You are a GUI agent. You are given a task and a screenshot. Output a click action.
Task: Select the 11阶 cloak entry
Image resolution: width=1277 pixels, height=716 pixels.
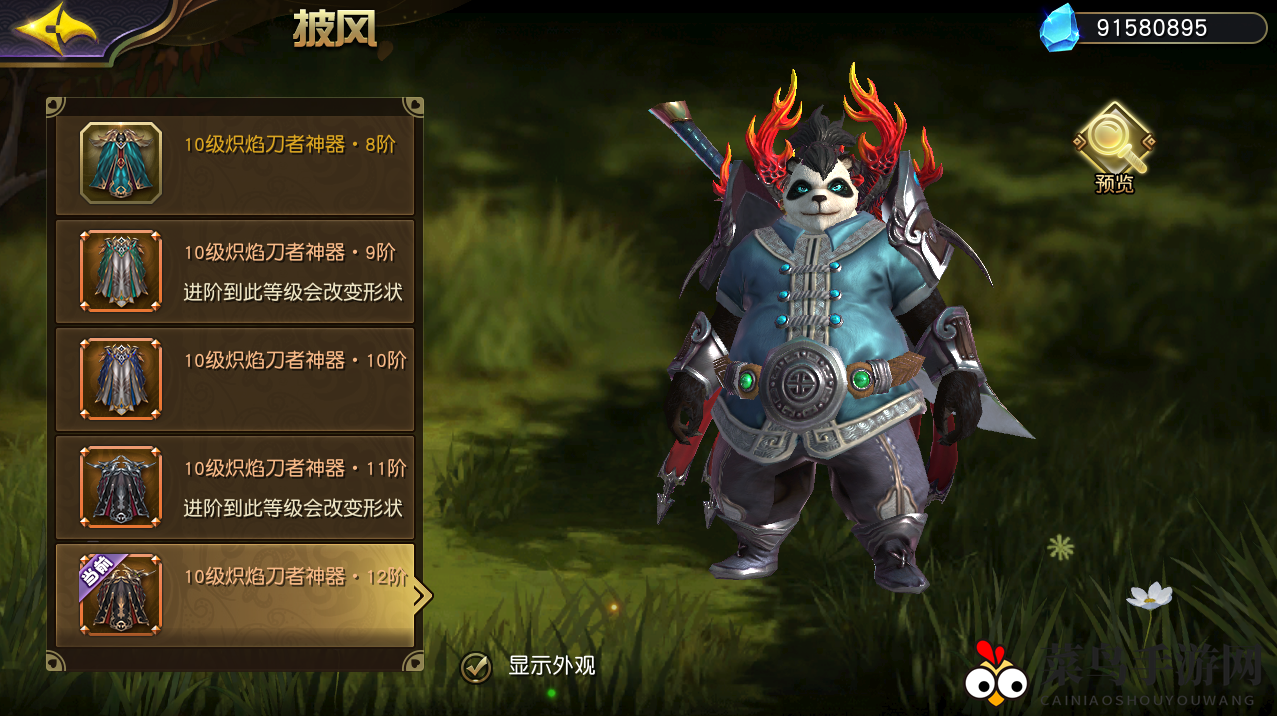pyautogui.click(x=235, y=487)
